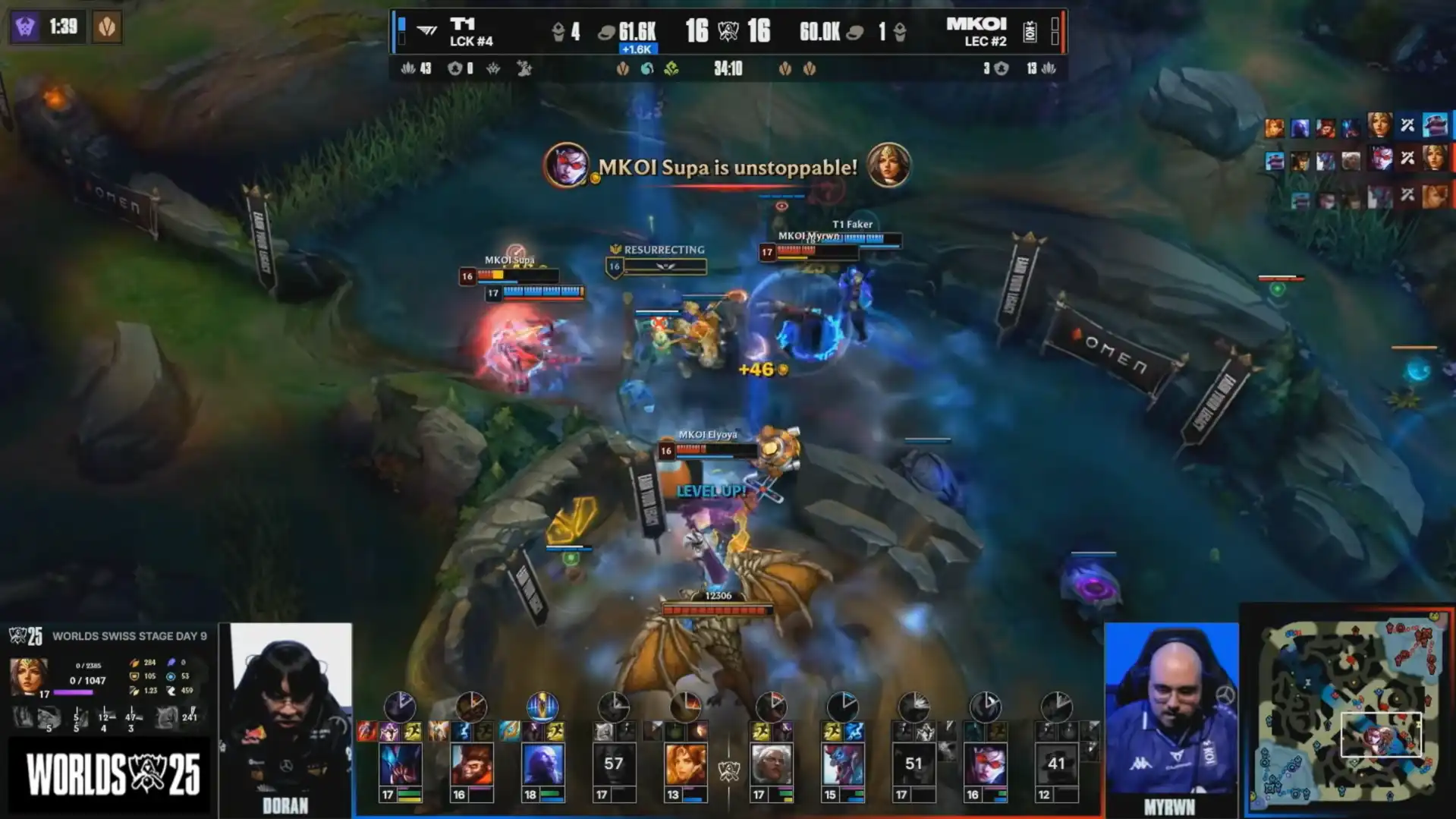The image size is (1456, 819).
Task: Select the dead champion portrait showing 57
Action: 613,764
